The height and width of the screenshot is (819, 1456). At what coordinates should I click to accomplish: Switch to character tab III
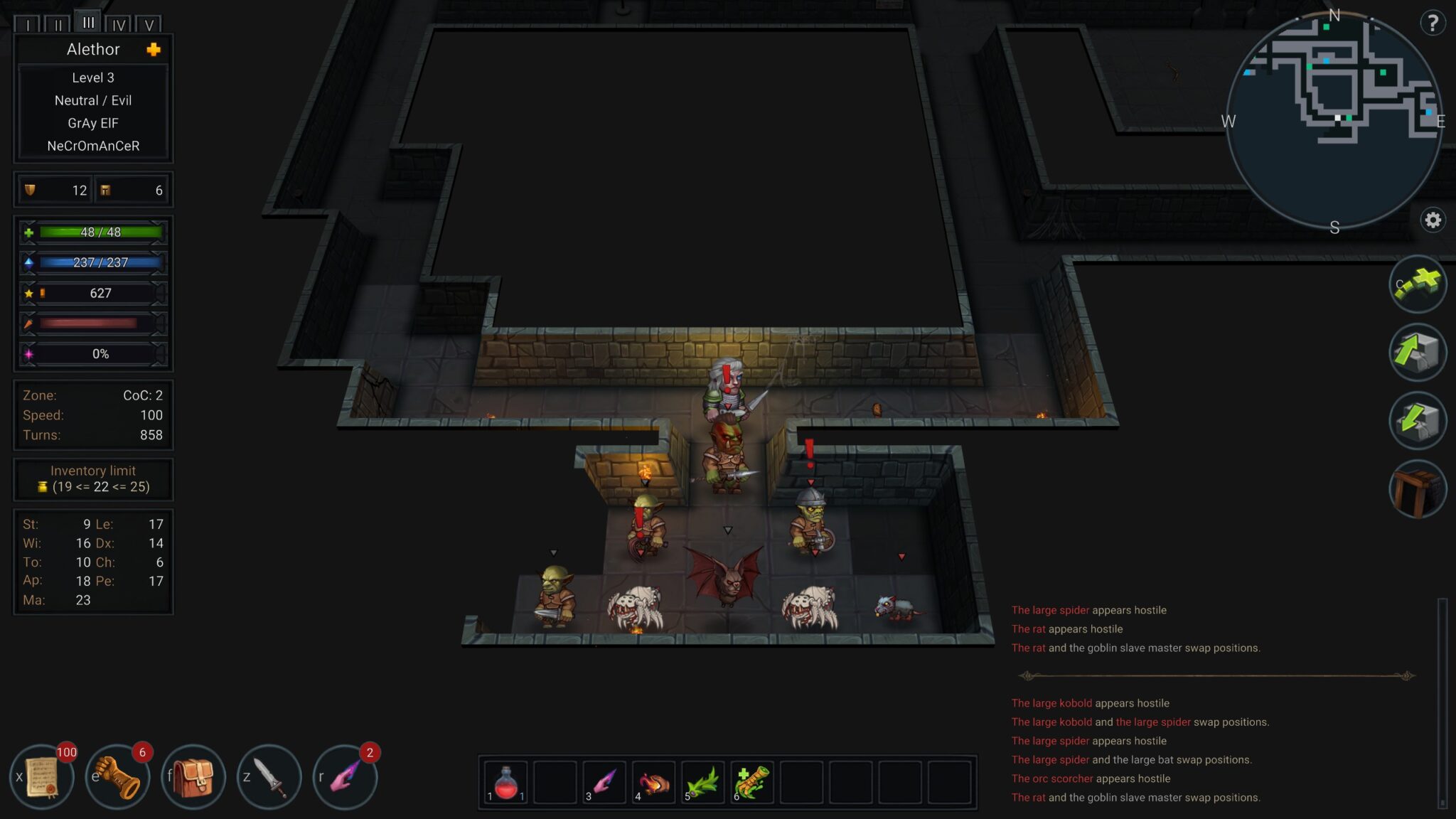click(x=88, y=23)
